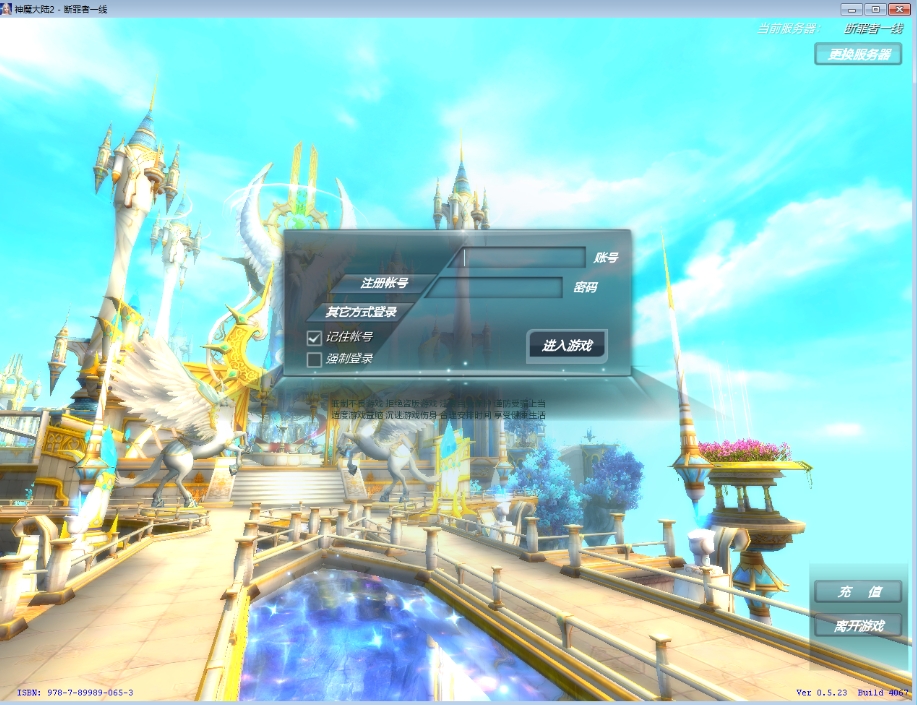
Task: Minimize the game window
Action: point(854,8)
